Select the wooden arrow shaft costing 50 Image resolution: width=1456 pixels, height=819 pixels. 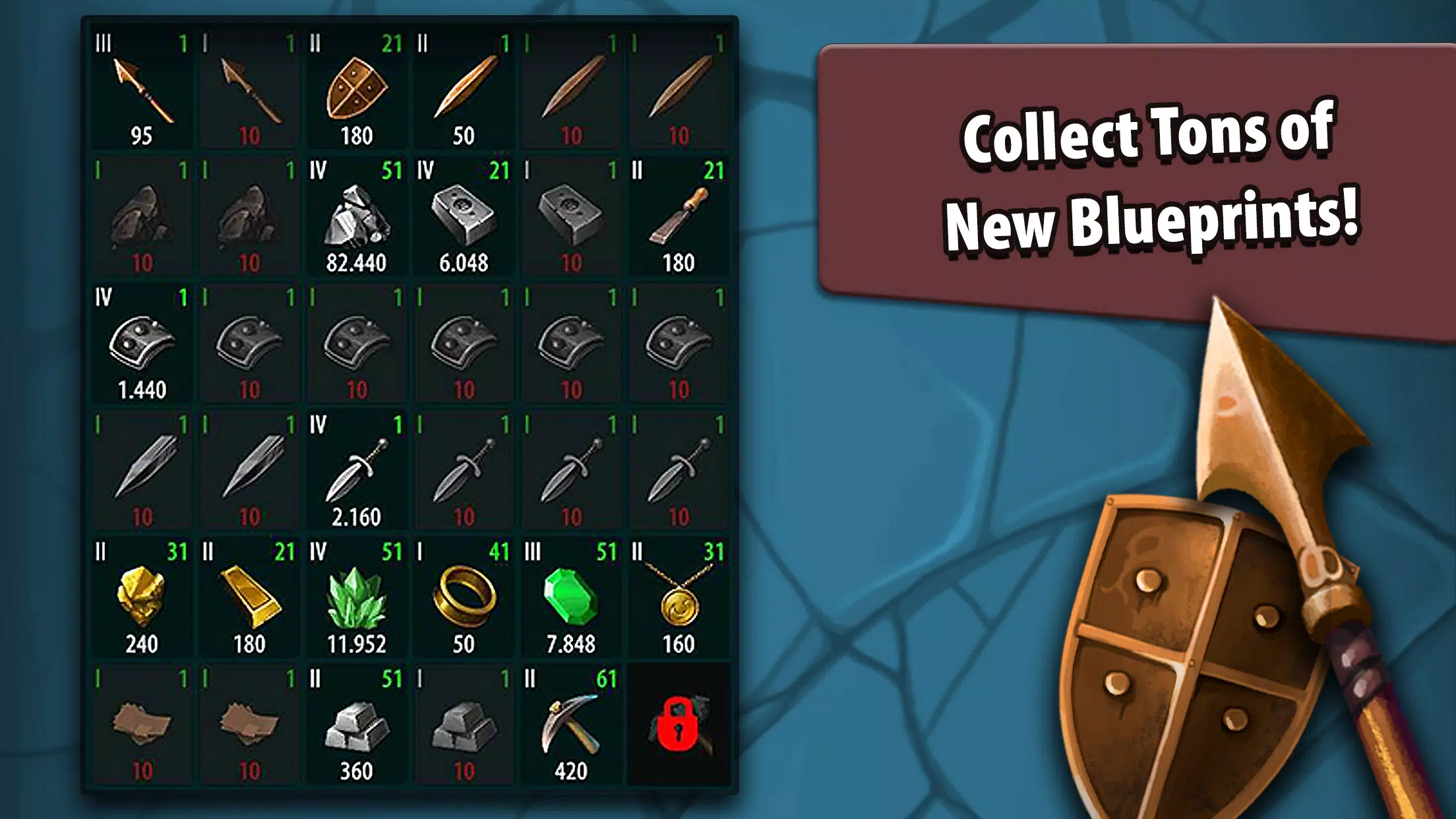pos(464,89)
